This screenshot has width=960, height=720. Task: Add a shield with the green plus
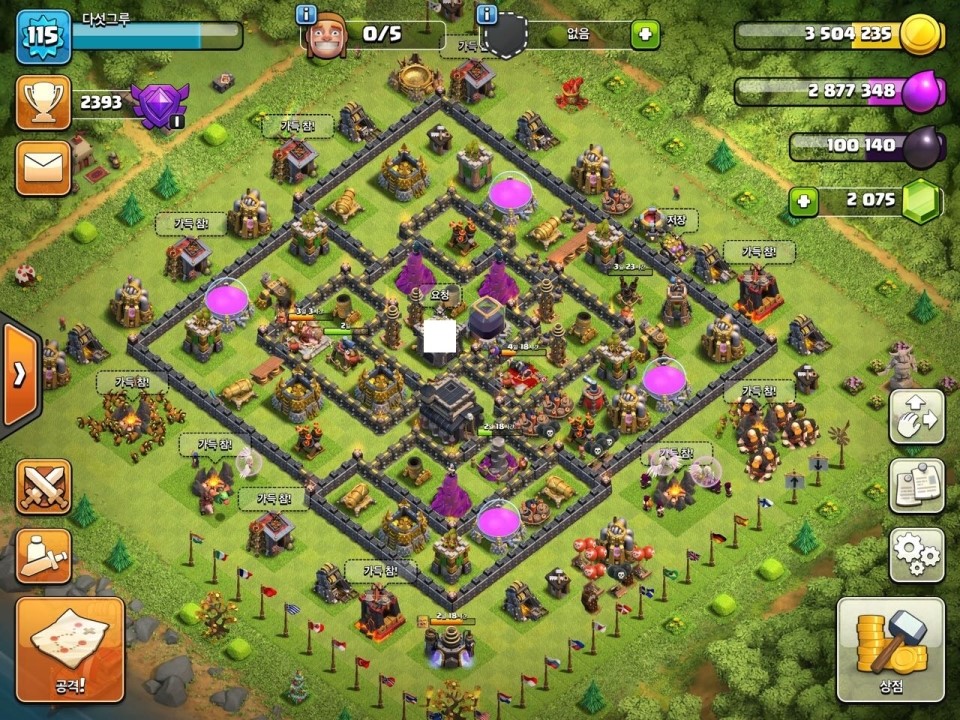[x=645, y=36]
